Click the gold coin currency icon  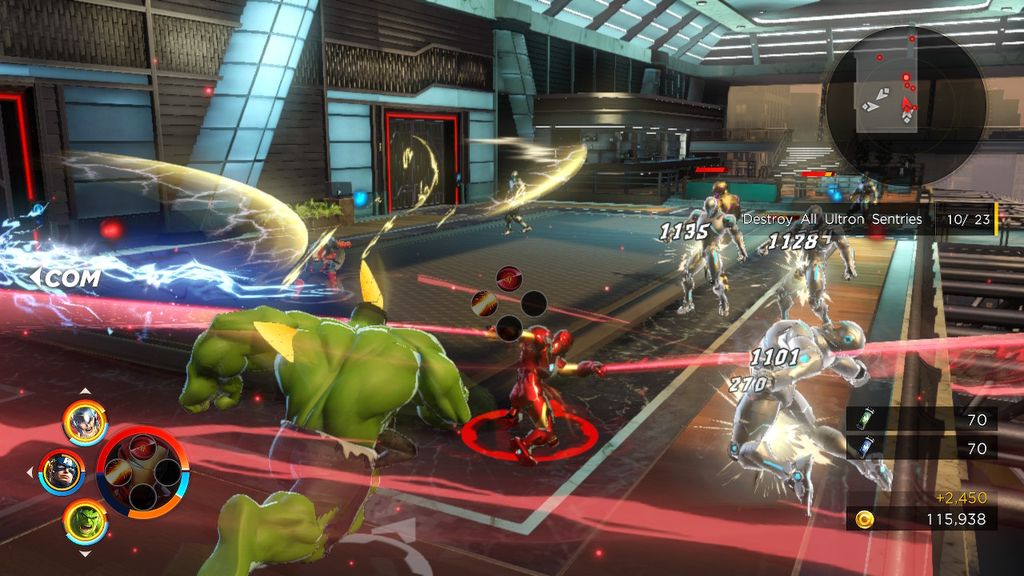click(865, 519)
